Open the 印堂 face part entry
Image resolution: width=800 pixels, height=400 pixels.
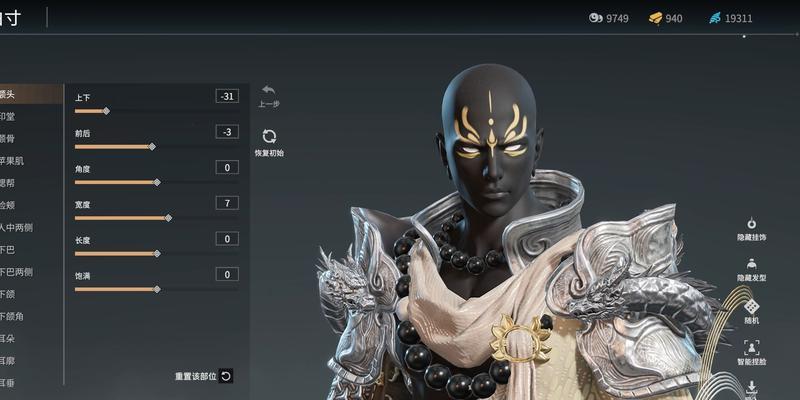pos(10,117)
